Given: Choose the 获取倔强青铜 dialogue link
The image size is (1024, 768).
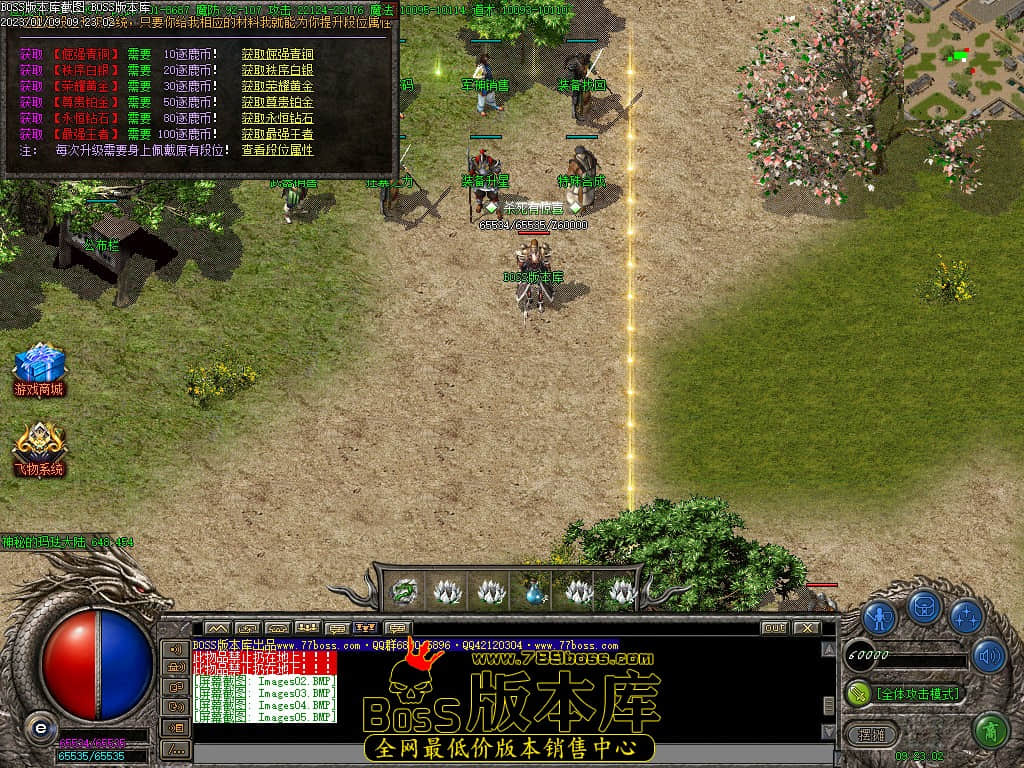Looking at the screenshot, I should [x=277, y=54].
